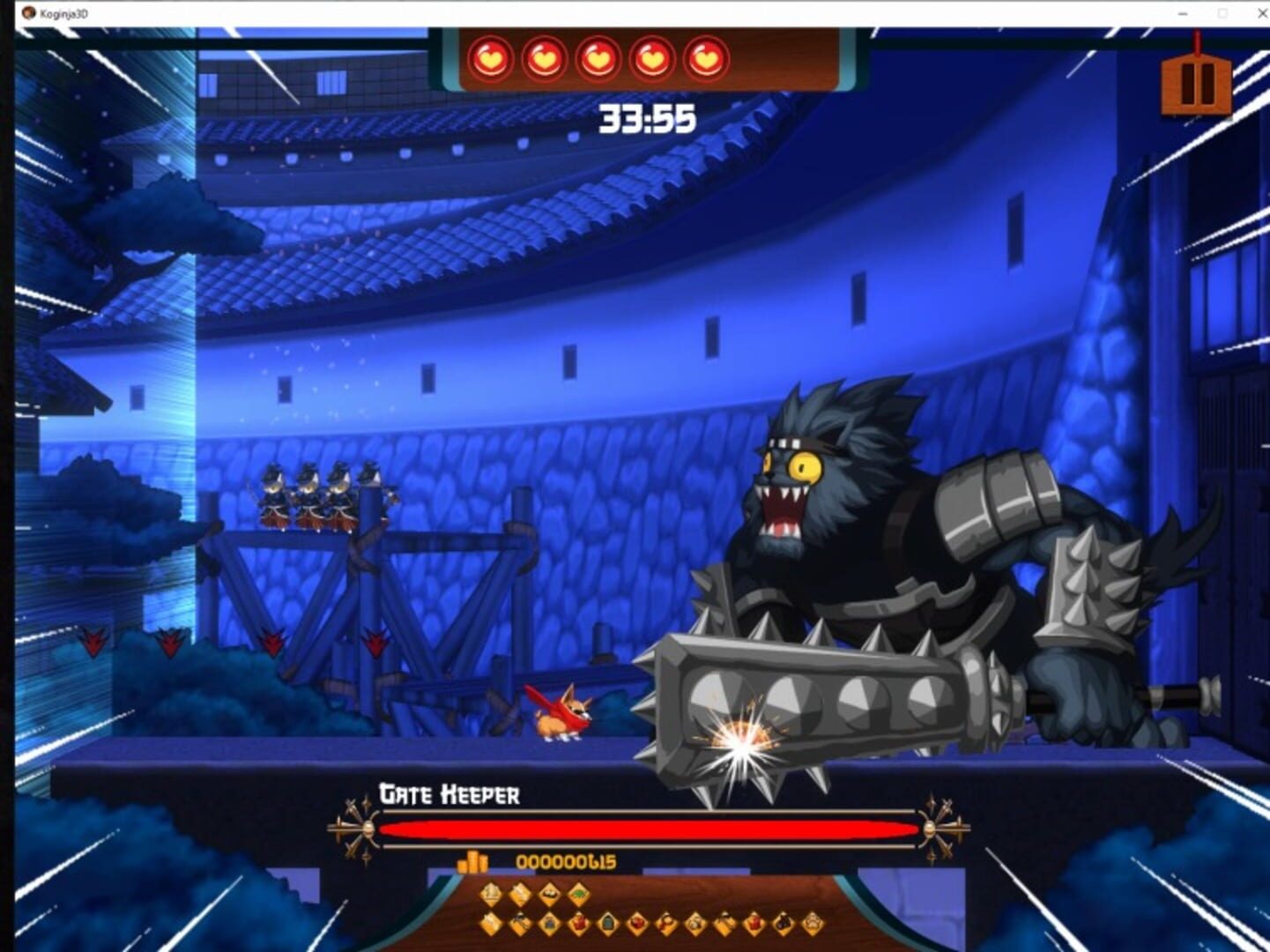This screenshot has height=952, width=1270.
Task: Select the black bomb item icon
Action: point(783,923)
